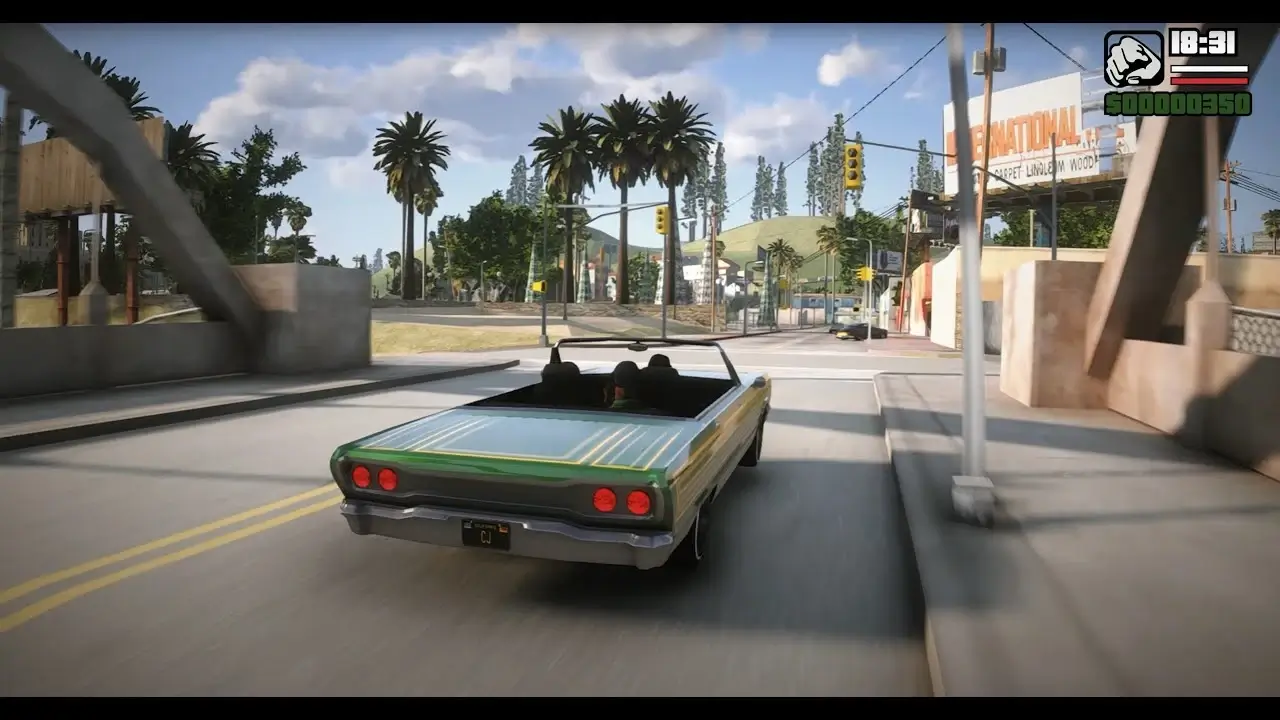Image resolution: width=1280 pixels, height=720 pixels.
Task: Click the in-game clock showing 18:31
Action: 1204,43
